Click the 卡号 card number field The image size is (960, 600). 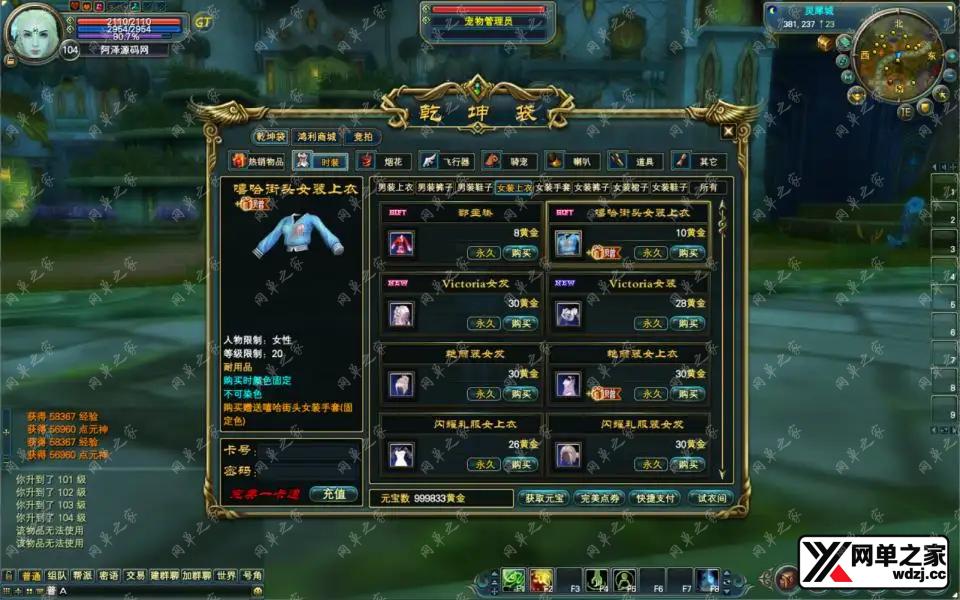(305, 450)
